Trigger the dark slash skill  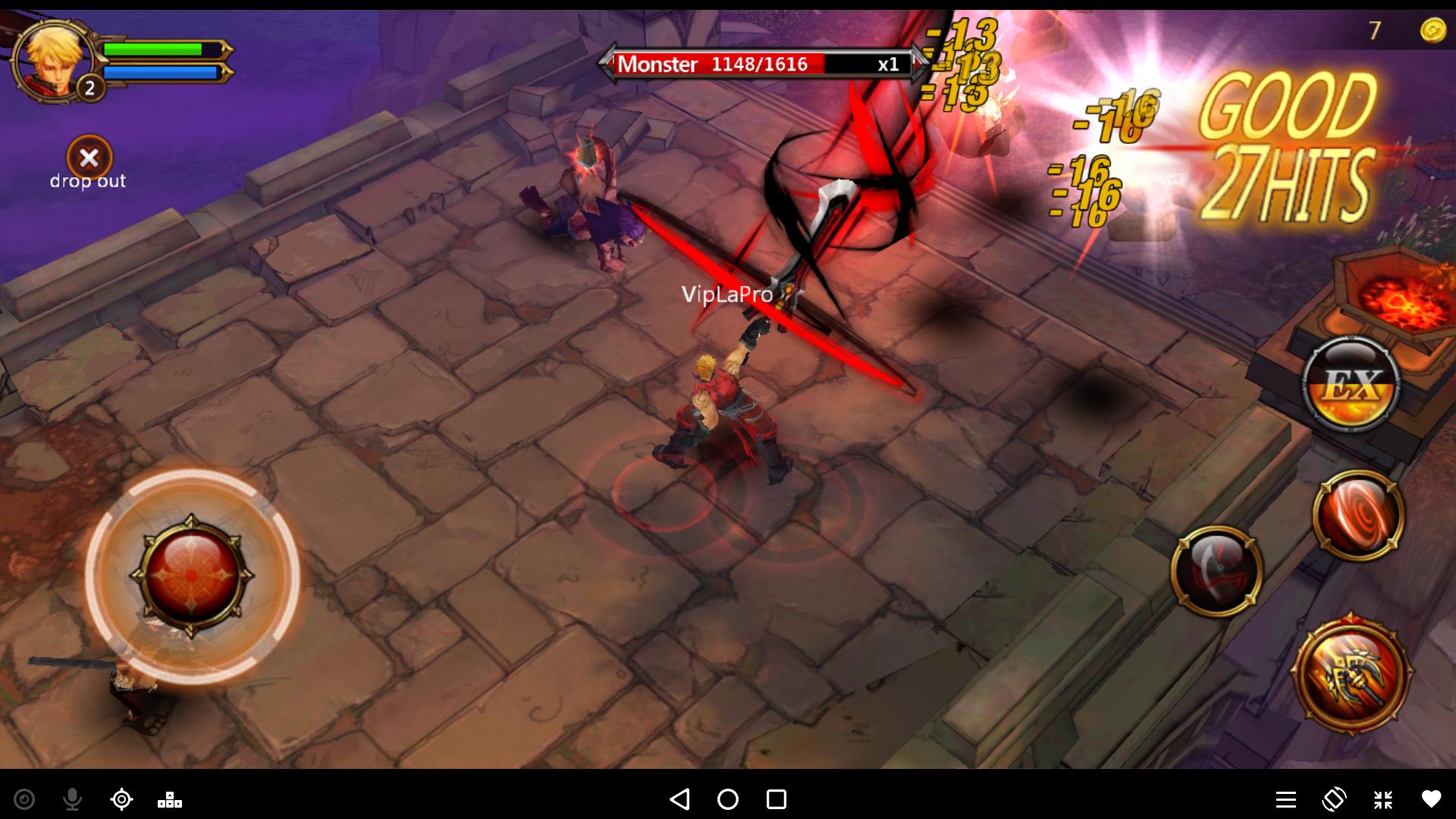pyautogui.click(x=1216, y=570)
